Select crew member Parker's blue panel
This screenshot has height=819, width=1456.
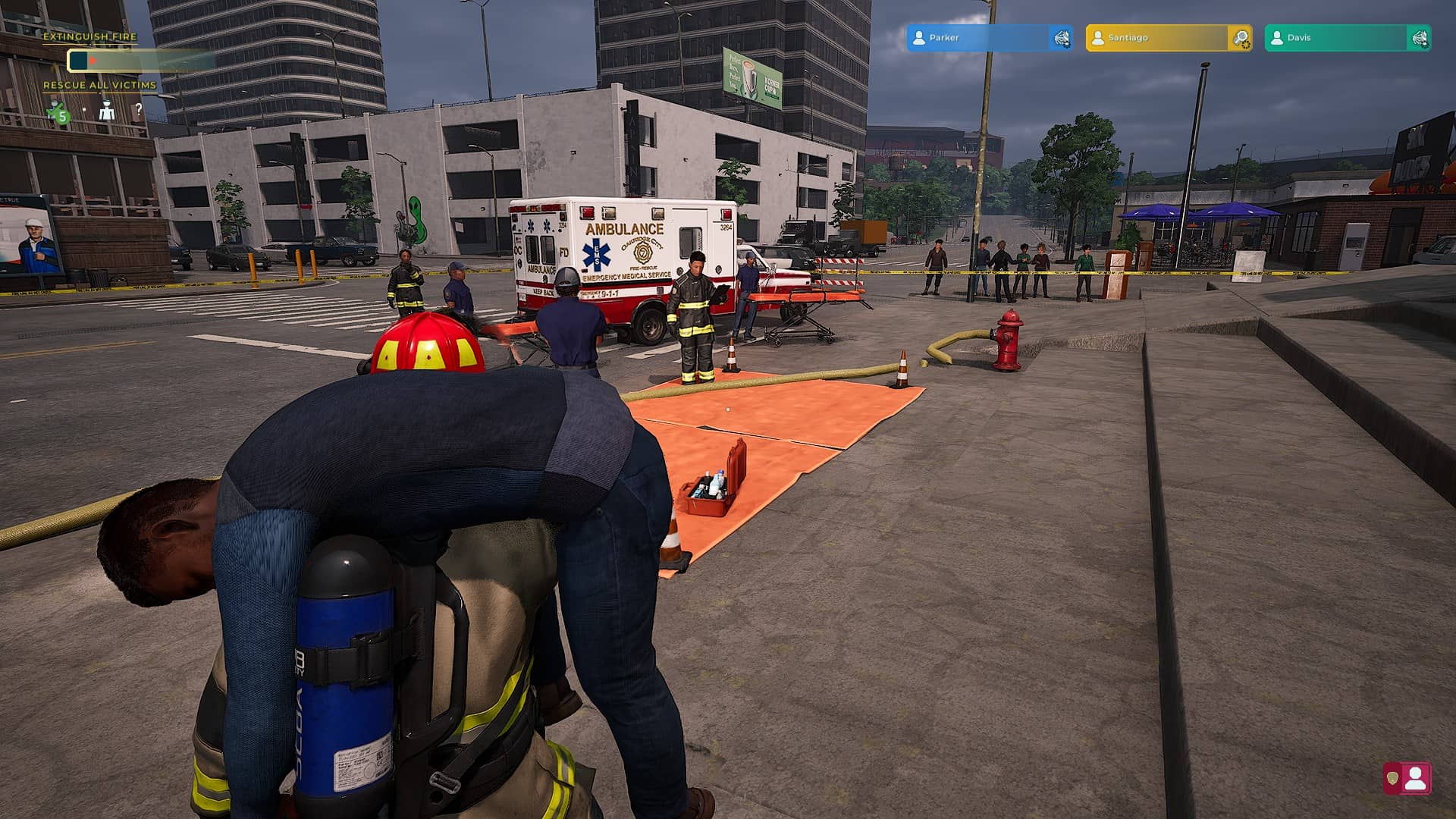tap(977, 38)
